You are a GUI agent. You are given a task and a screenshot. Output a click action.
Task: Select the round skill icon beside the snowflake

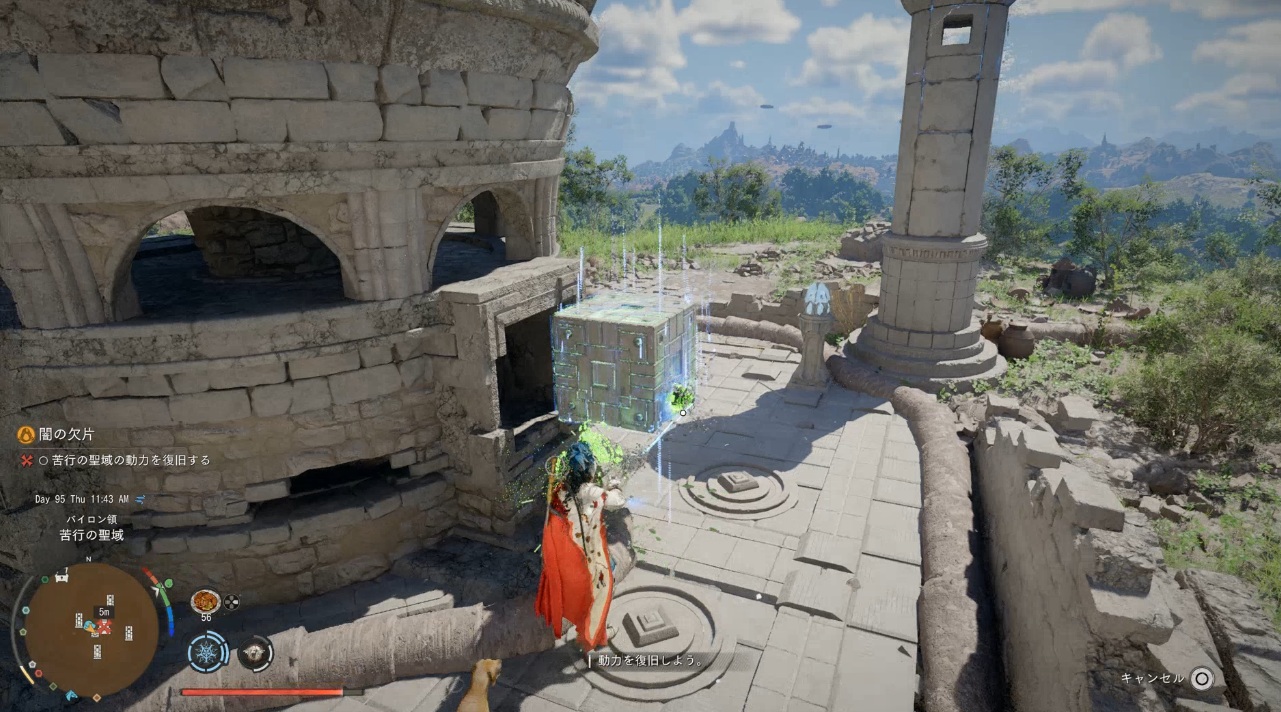point(255,652)
